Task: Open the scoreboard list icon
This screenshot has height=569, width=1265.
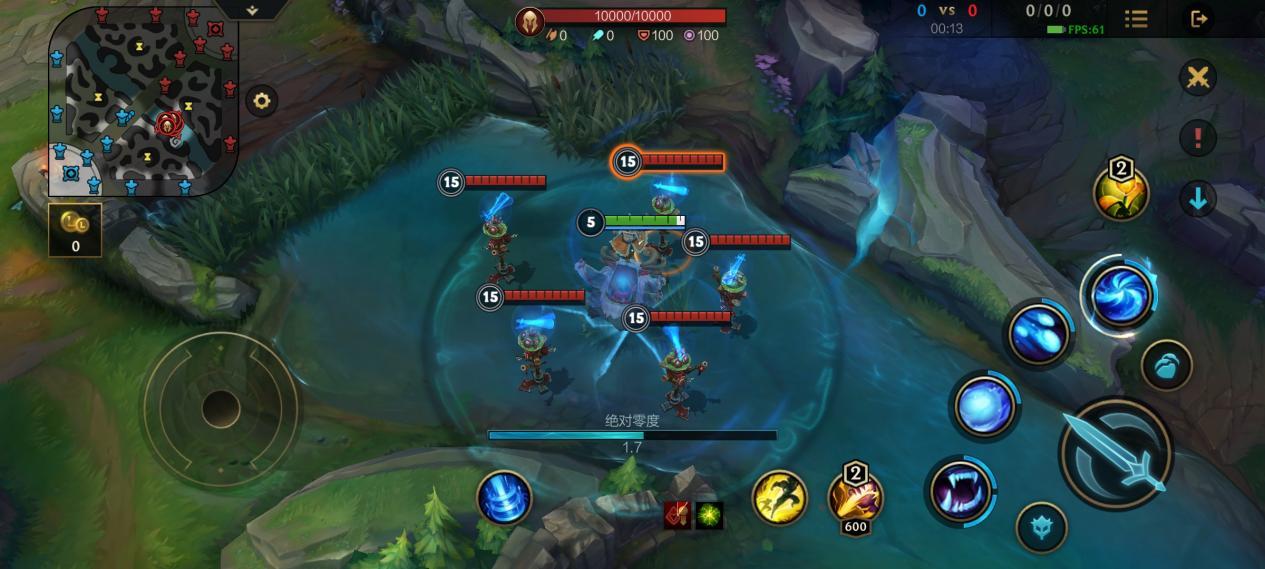Action: coord(1136,19)
